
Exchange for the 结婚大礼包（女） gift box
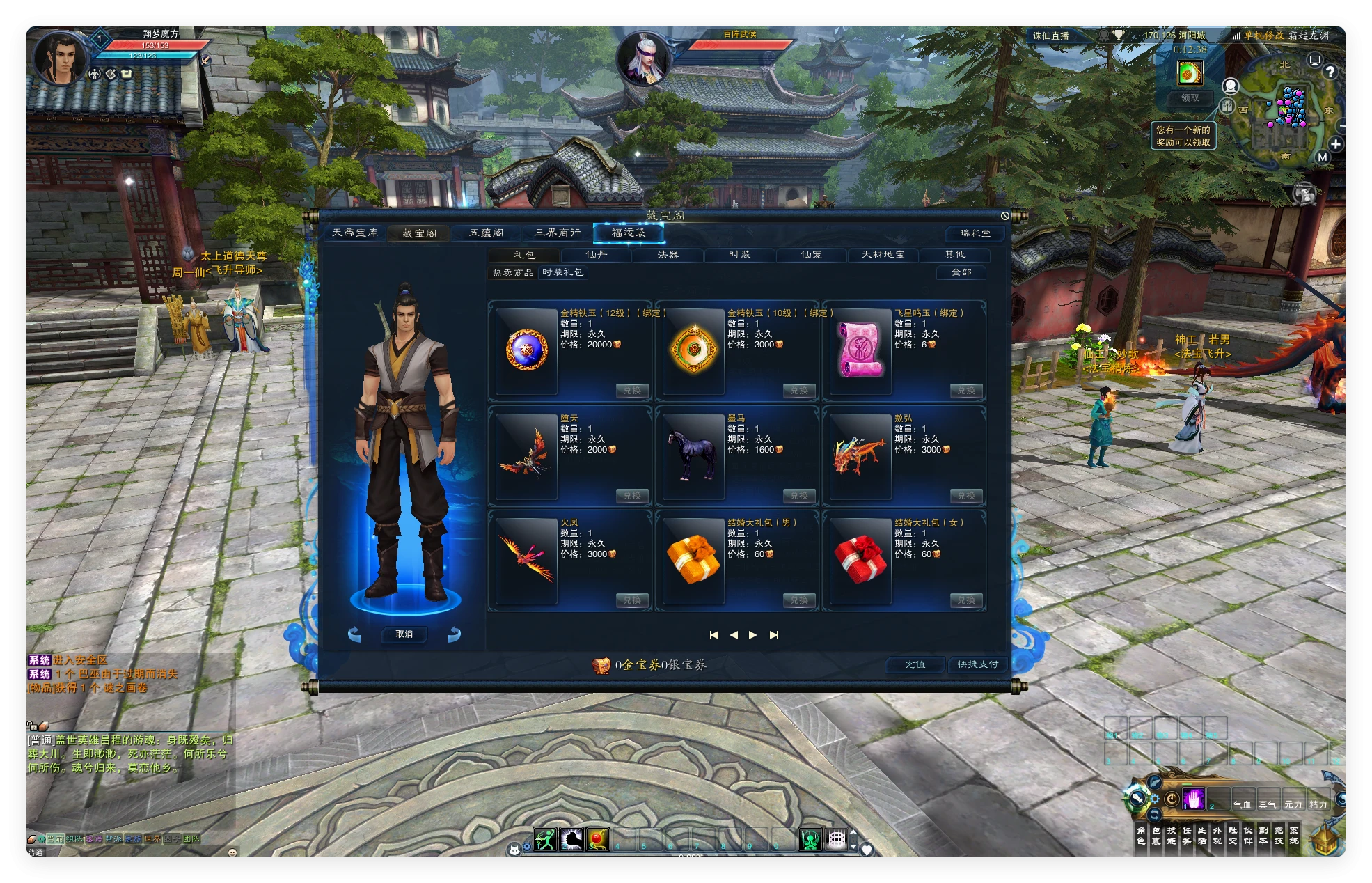click(x=965, y=600)
